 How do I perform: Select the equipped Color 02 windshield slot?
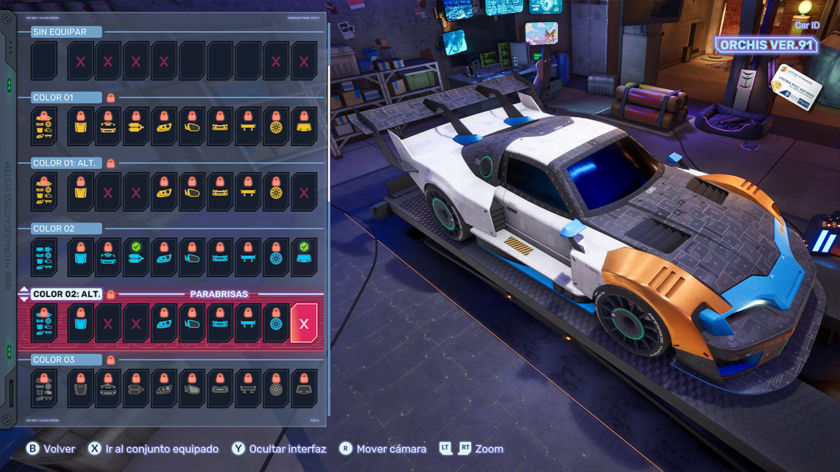(304, 258)
